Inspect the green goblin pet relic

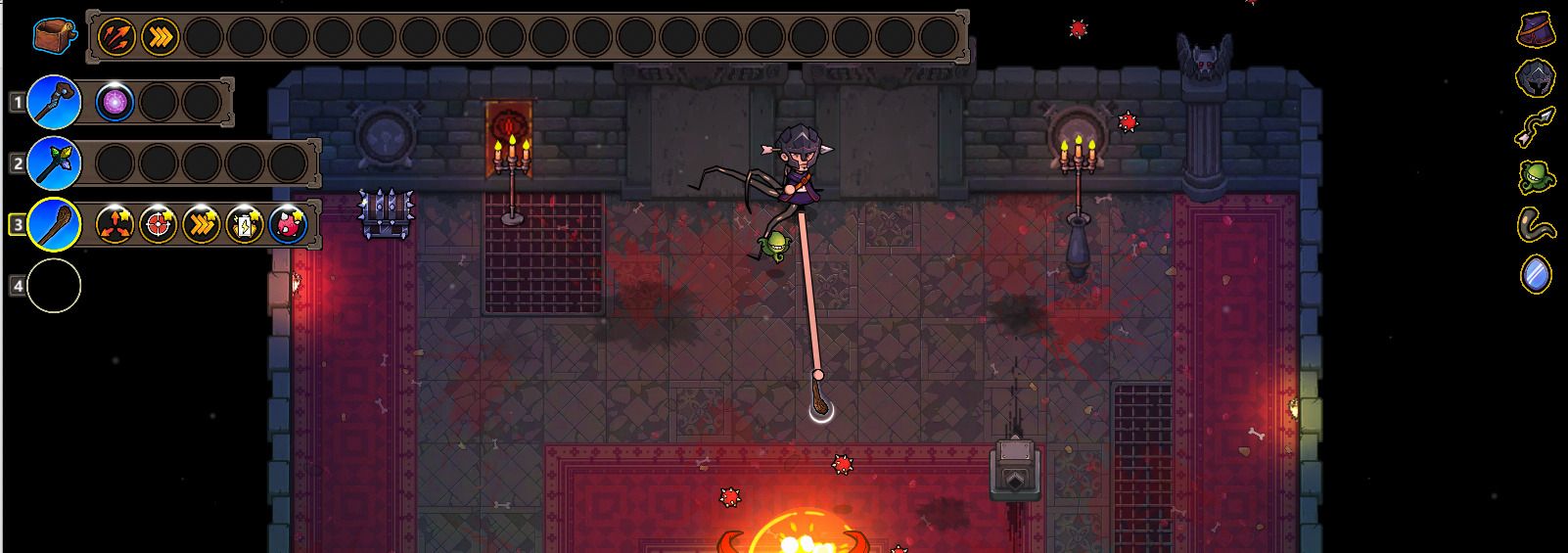[1536, 177]
